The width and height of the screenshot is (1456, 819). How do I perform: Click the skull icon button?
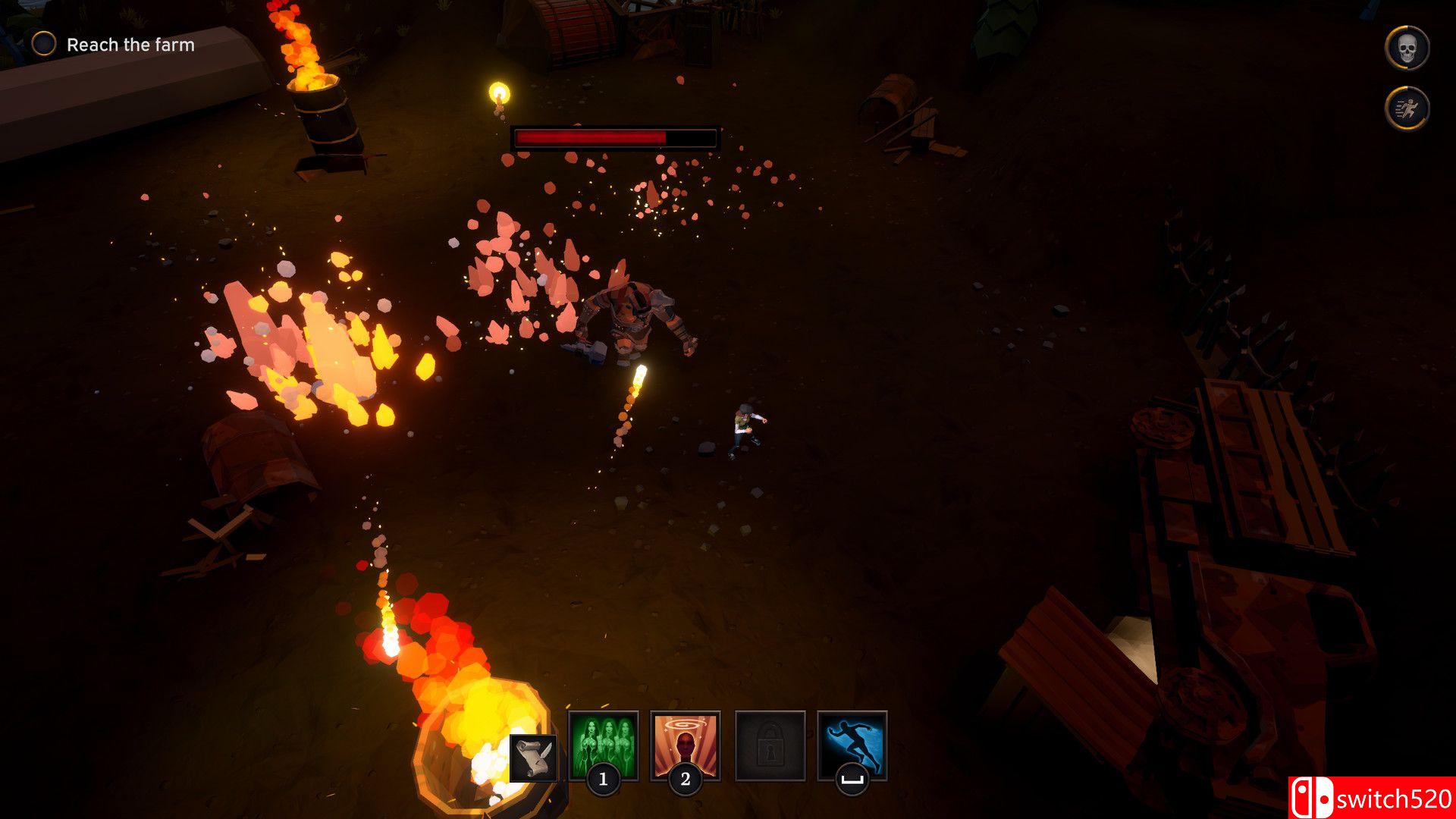click(1407, 48)
